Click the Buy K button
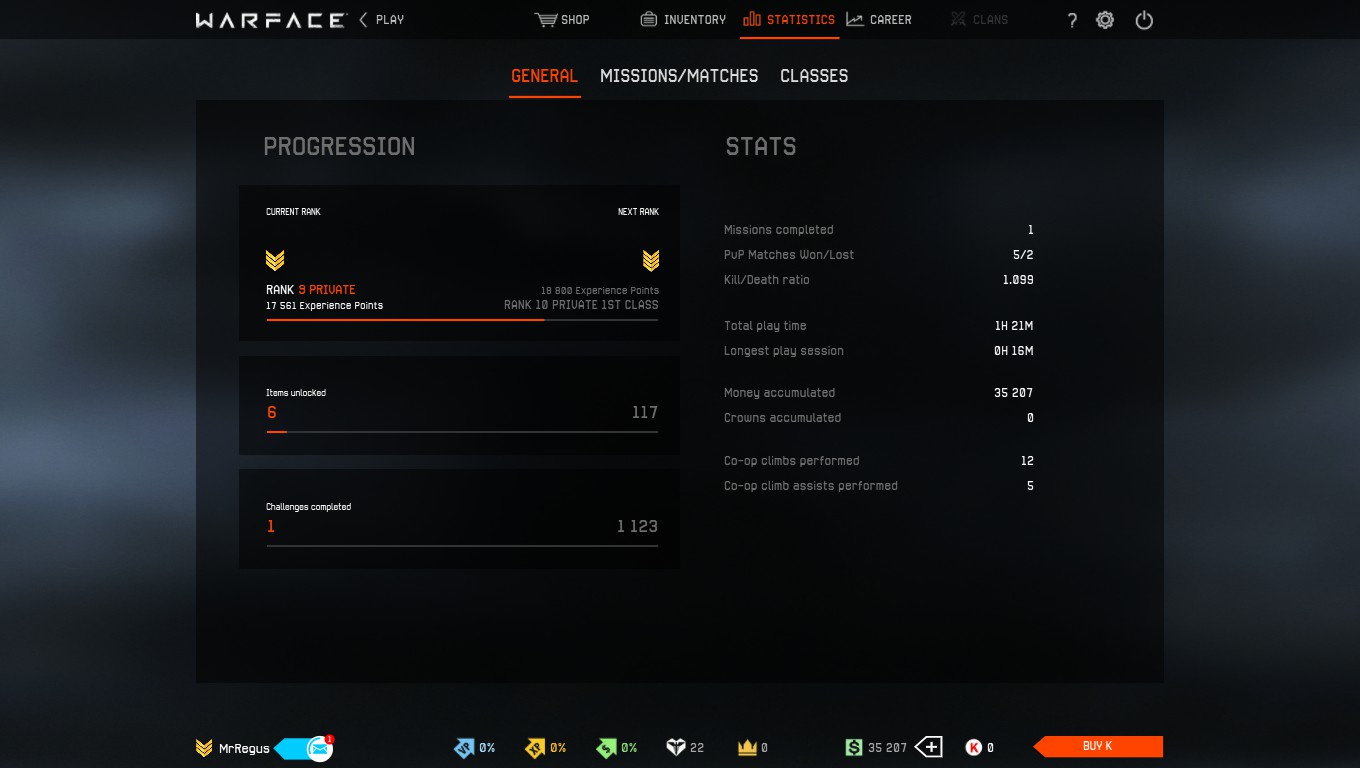1360x768 pixels. click(x=1097, y=746)
